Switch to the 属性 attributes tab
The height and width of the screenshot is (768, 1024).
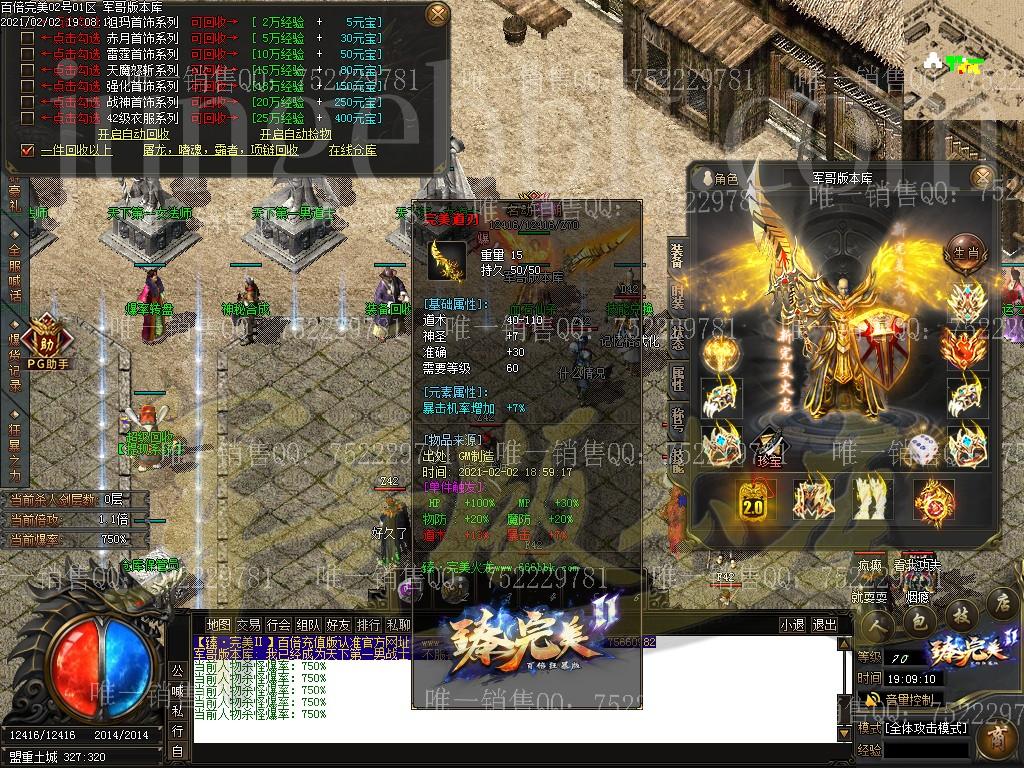coord(677,379)
